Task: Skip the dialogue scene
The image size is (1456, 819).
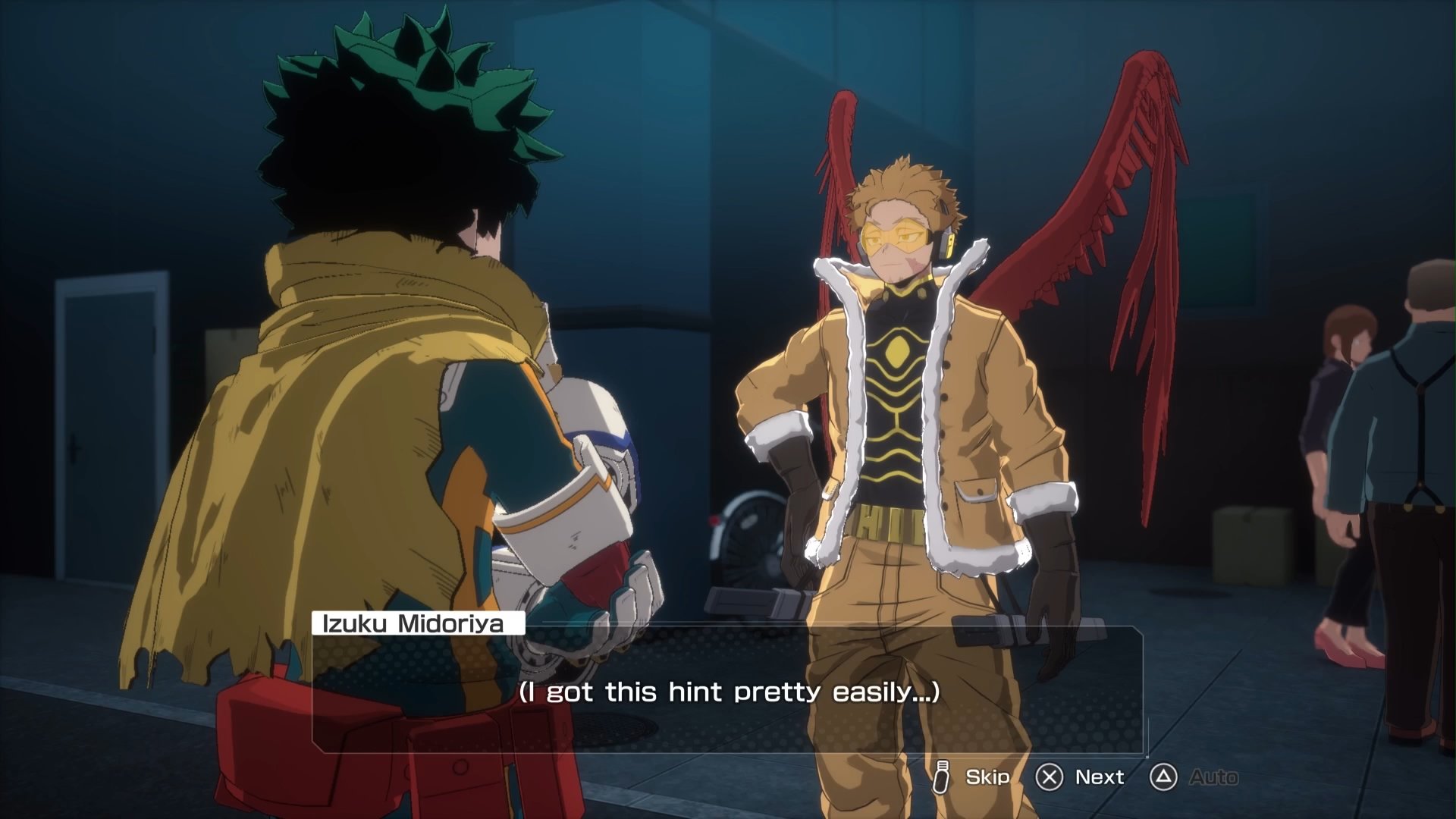Action: coord(972,777)
